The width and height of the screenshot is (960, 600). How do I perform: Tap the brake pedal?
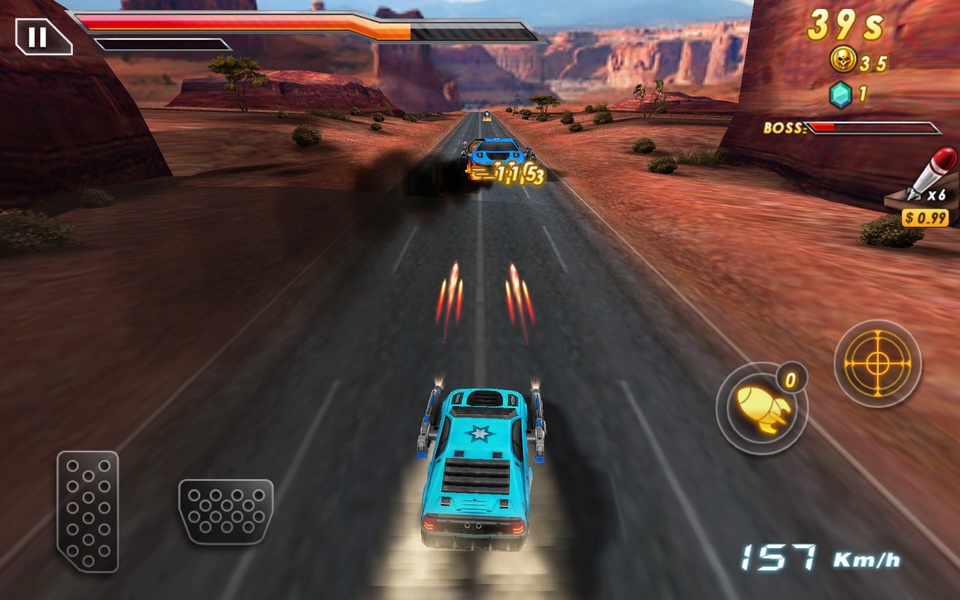pyautogui.click(x=226, y=511)
